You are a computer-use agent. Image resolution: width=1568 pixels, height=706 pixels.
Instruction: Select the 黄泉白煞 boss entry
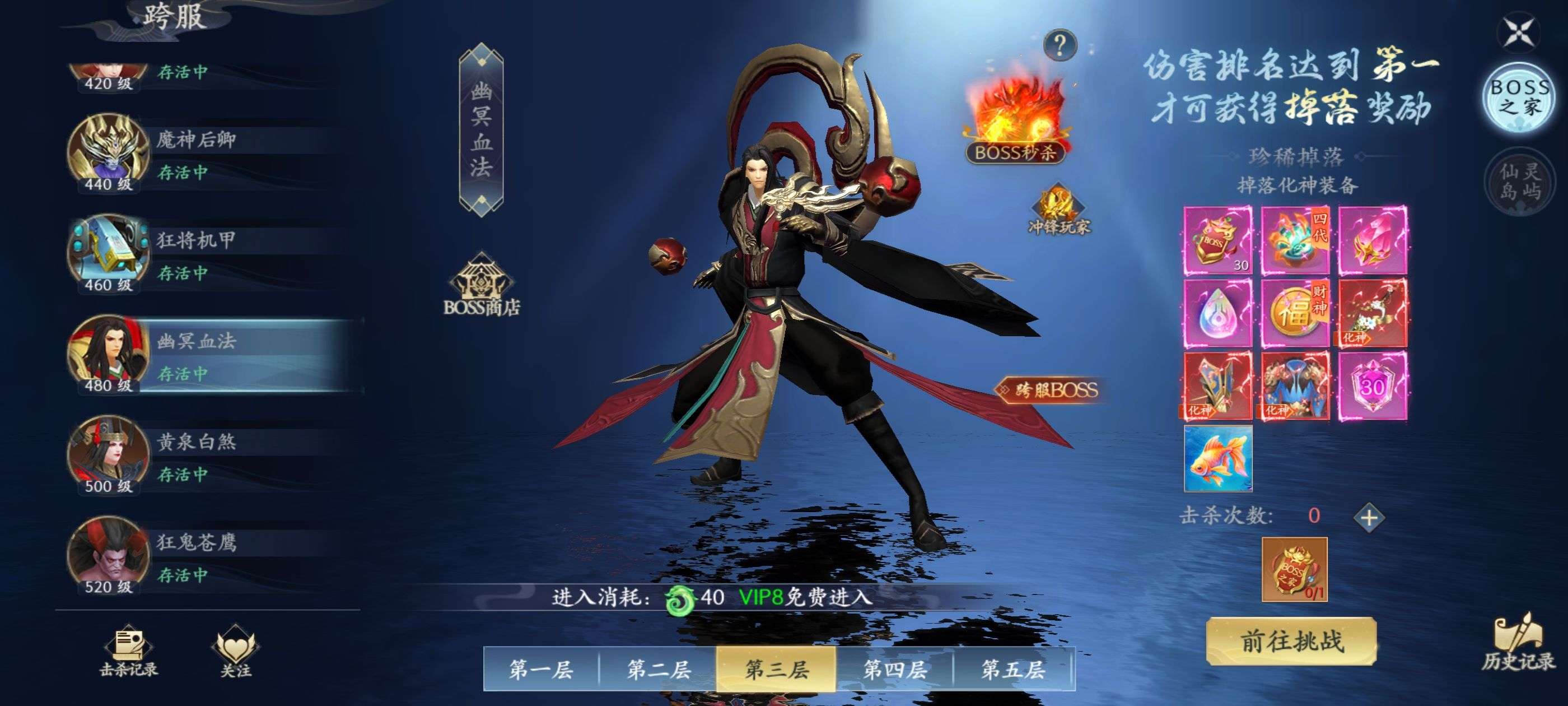pos(207,456)
